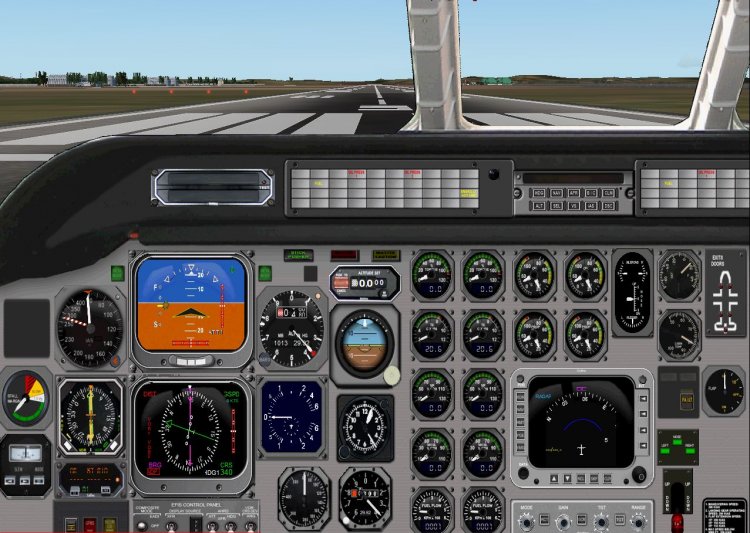This screenshot has height=533, width=750.
Task: Turn the radar MODE knob
Action: (527, 521)
